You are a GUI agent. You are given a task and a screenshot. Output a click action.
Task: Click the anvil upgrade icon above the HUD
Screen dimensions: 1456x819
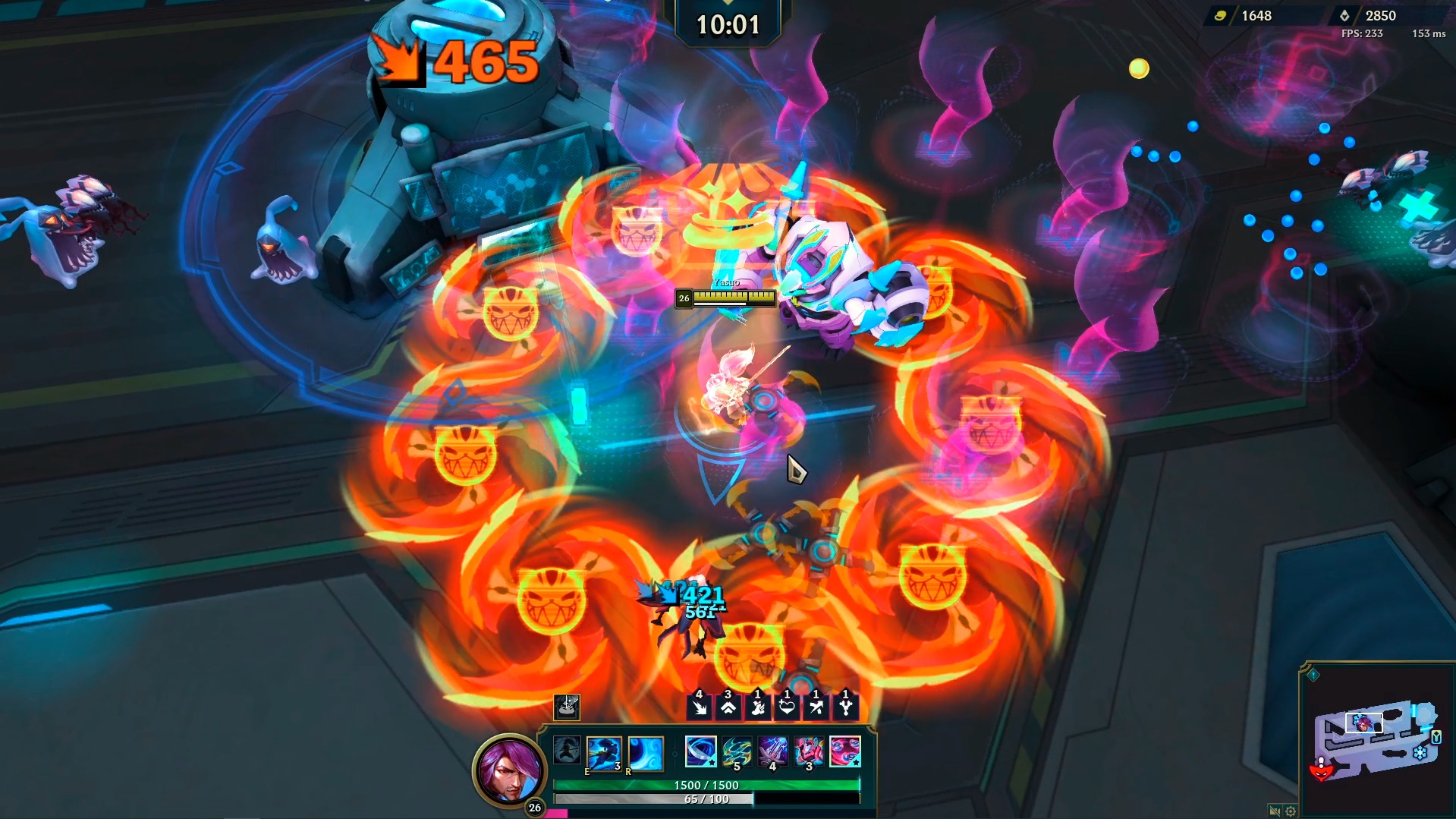tap(568, 707)
